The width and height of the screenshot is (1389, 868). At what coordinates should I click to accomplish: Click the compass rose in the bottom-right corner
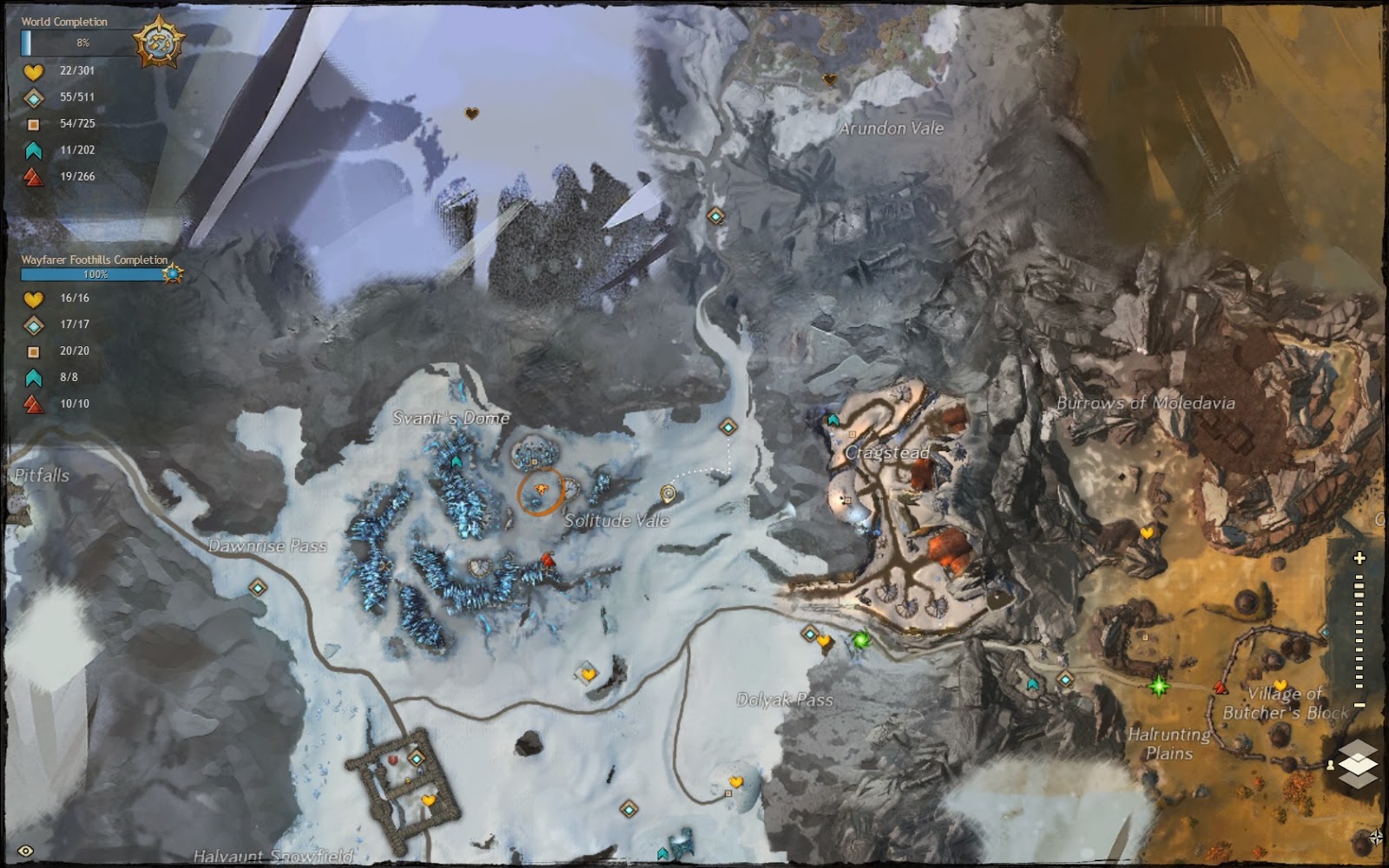tap(1379, 837)
